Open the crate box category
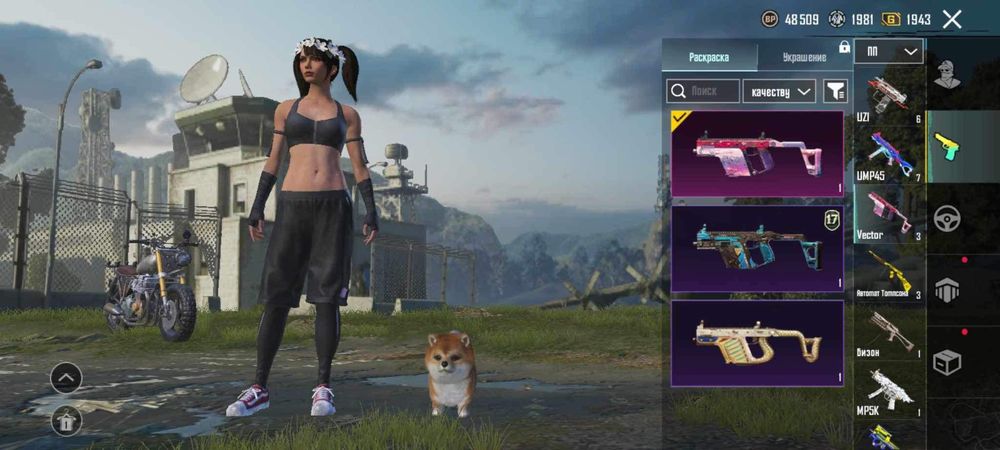Screen dimensions: 1000x450 (947, 362)
